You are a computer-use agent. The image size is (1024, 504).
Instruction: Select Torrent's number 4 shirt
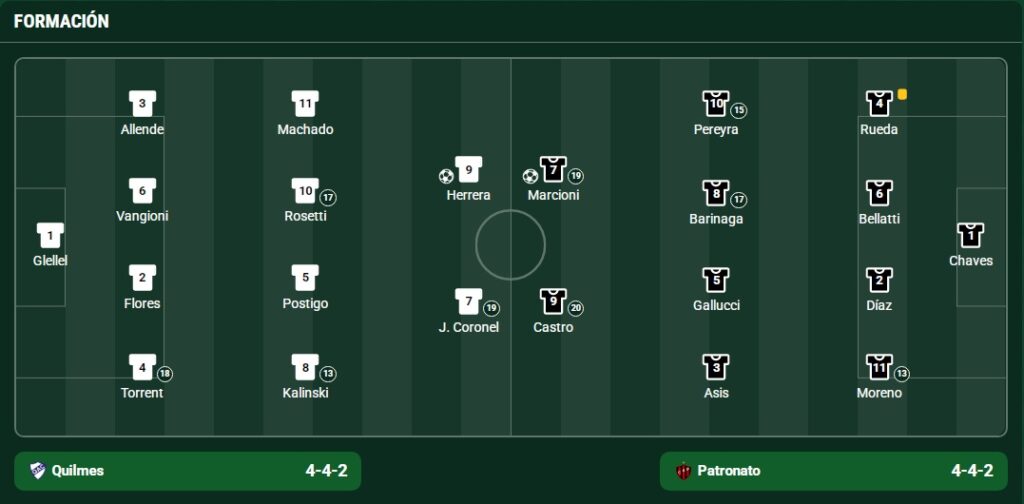click(x=142, y=368)
